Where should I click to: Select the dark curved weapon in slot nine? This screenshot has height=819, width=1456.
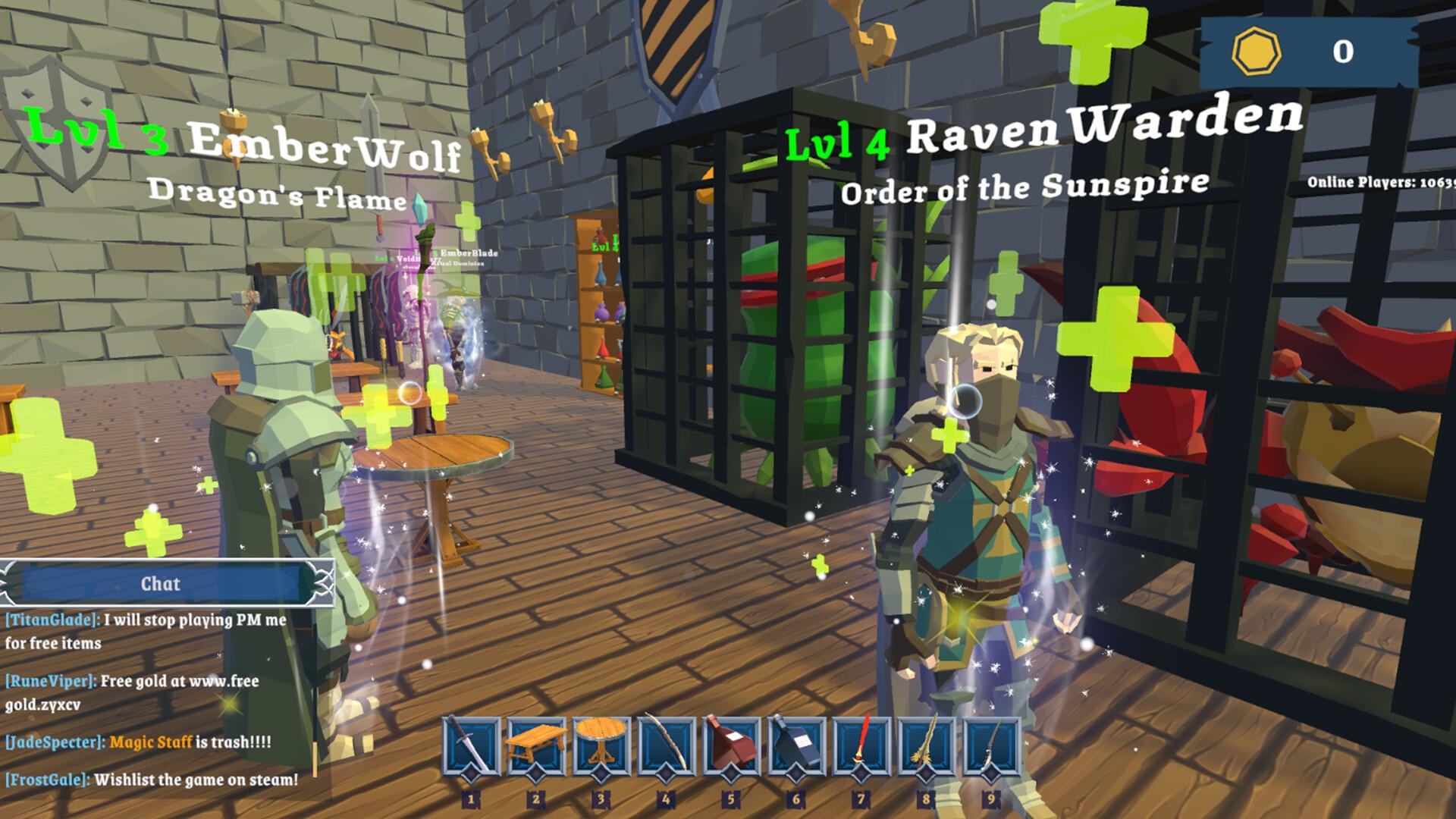(991, 748)
